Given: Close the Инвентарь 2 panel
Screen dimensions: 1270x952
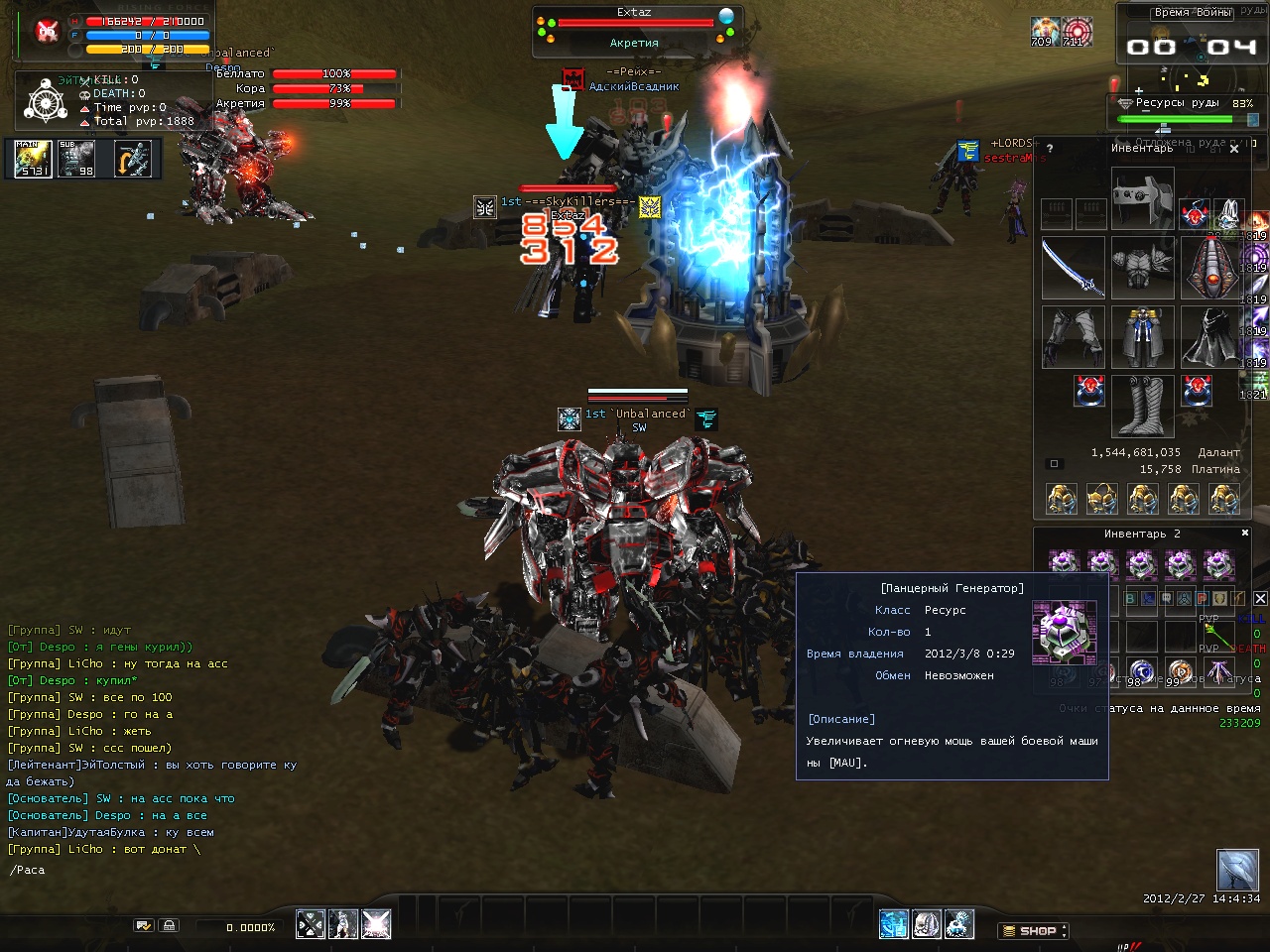Looking at the screenshot, I should tap(1245, 533).
